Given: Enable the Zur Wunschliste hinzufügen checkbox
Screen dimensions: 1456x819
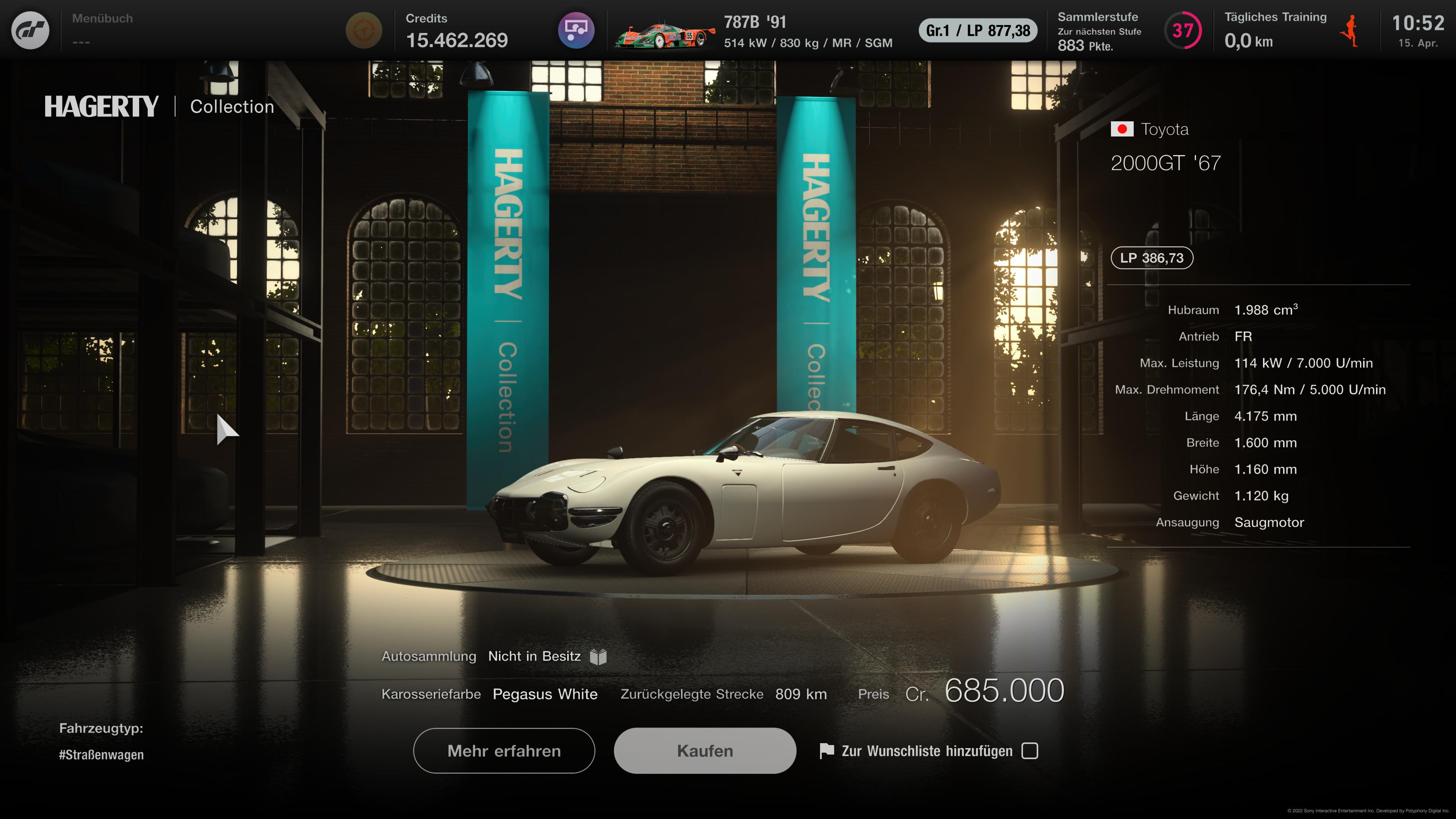Looking at the screenshot, I should [x=1031, y=751].
